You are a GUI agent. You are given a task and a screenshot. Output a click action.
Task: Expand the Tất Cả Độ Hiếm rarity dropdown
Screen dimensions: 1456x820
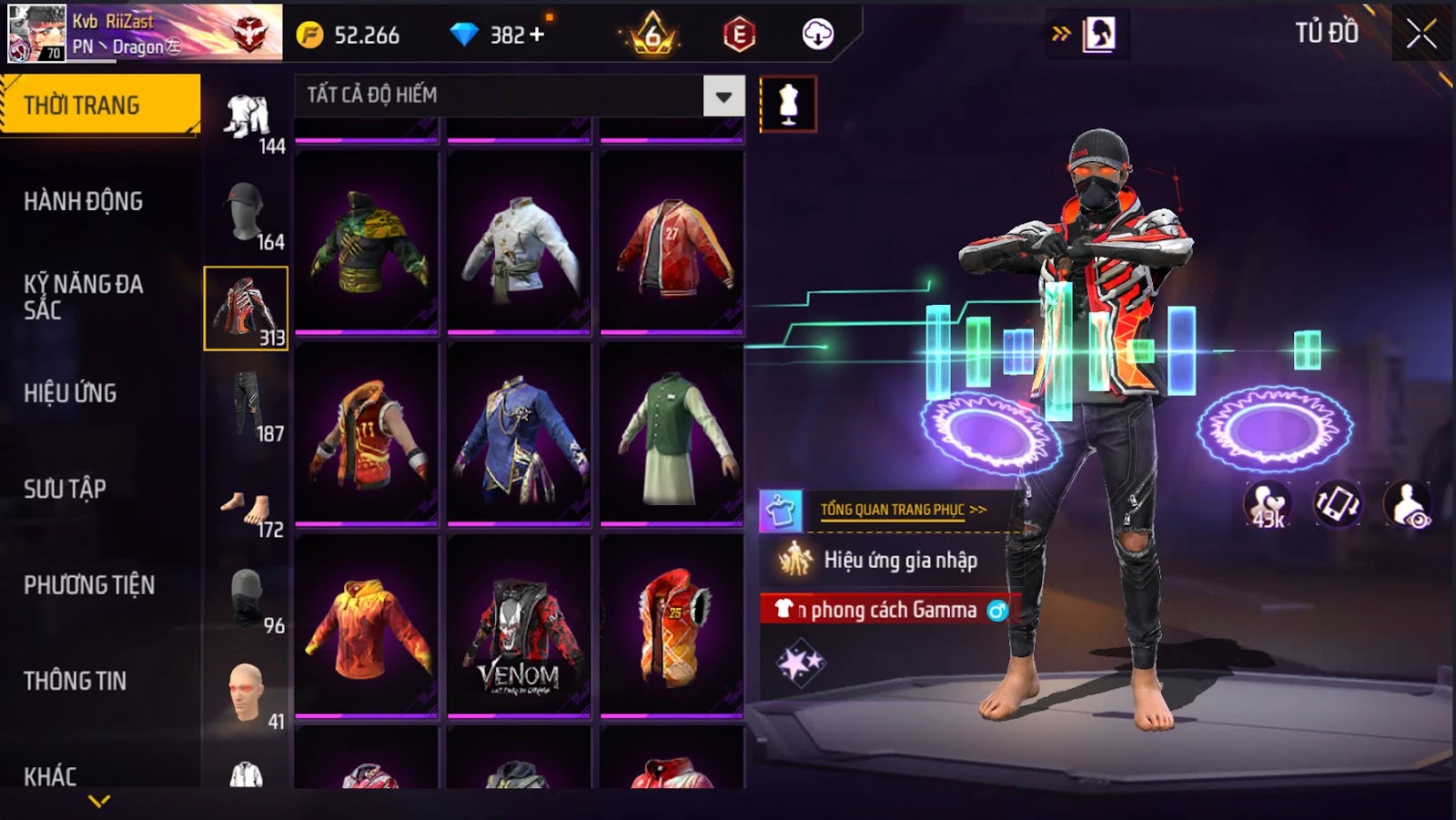[723, 96]
